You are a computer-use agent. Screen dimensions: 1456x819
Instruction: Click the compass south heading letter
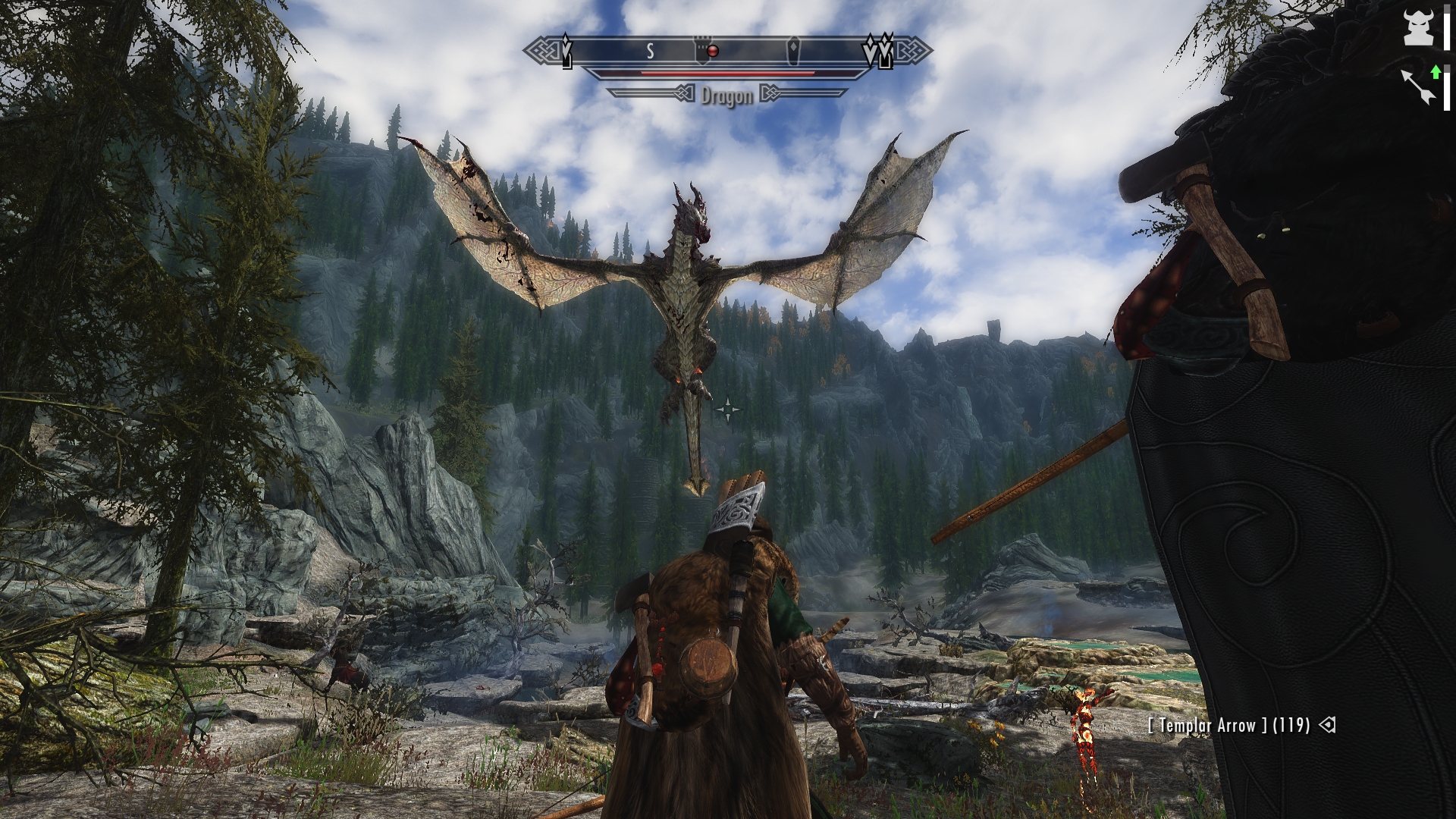click(650, 52)
